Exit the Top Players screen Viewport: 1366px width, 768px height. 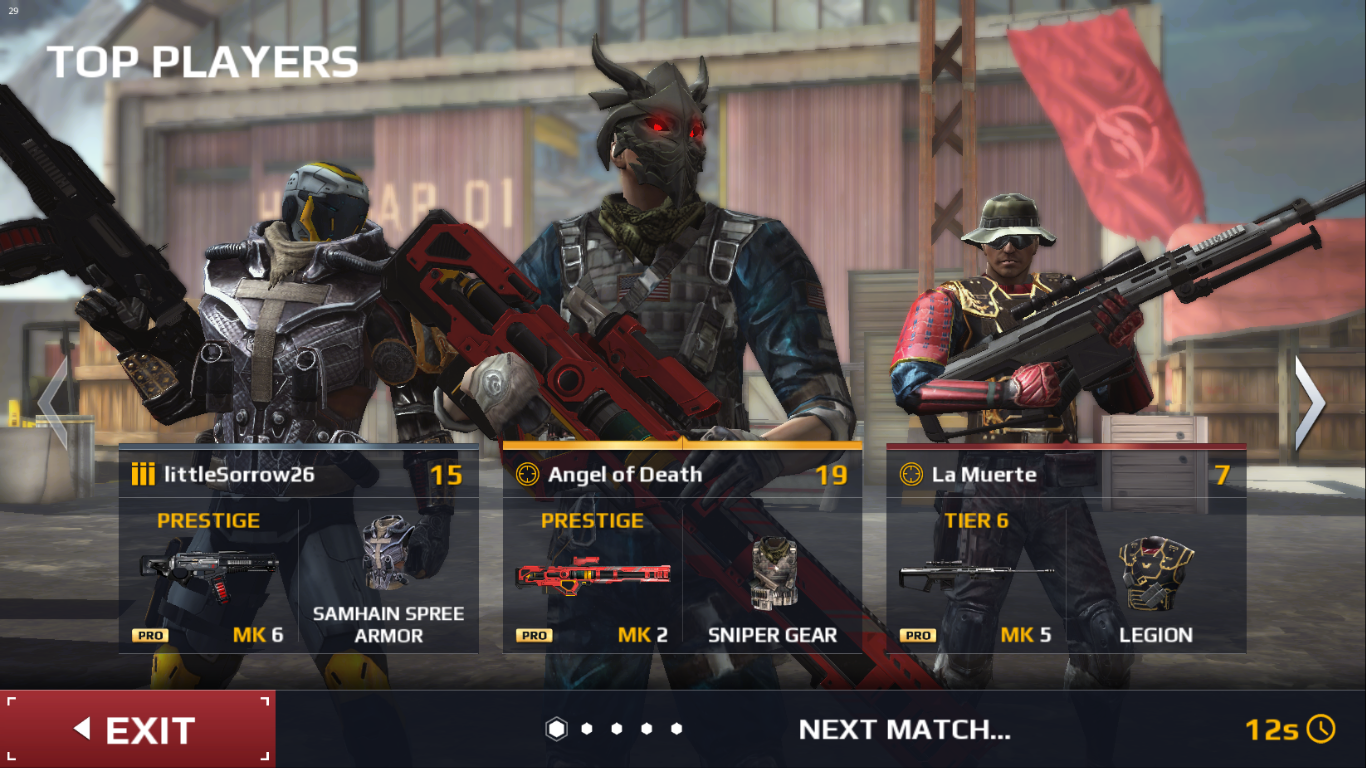138,729
